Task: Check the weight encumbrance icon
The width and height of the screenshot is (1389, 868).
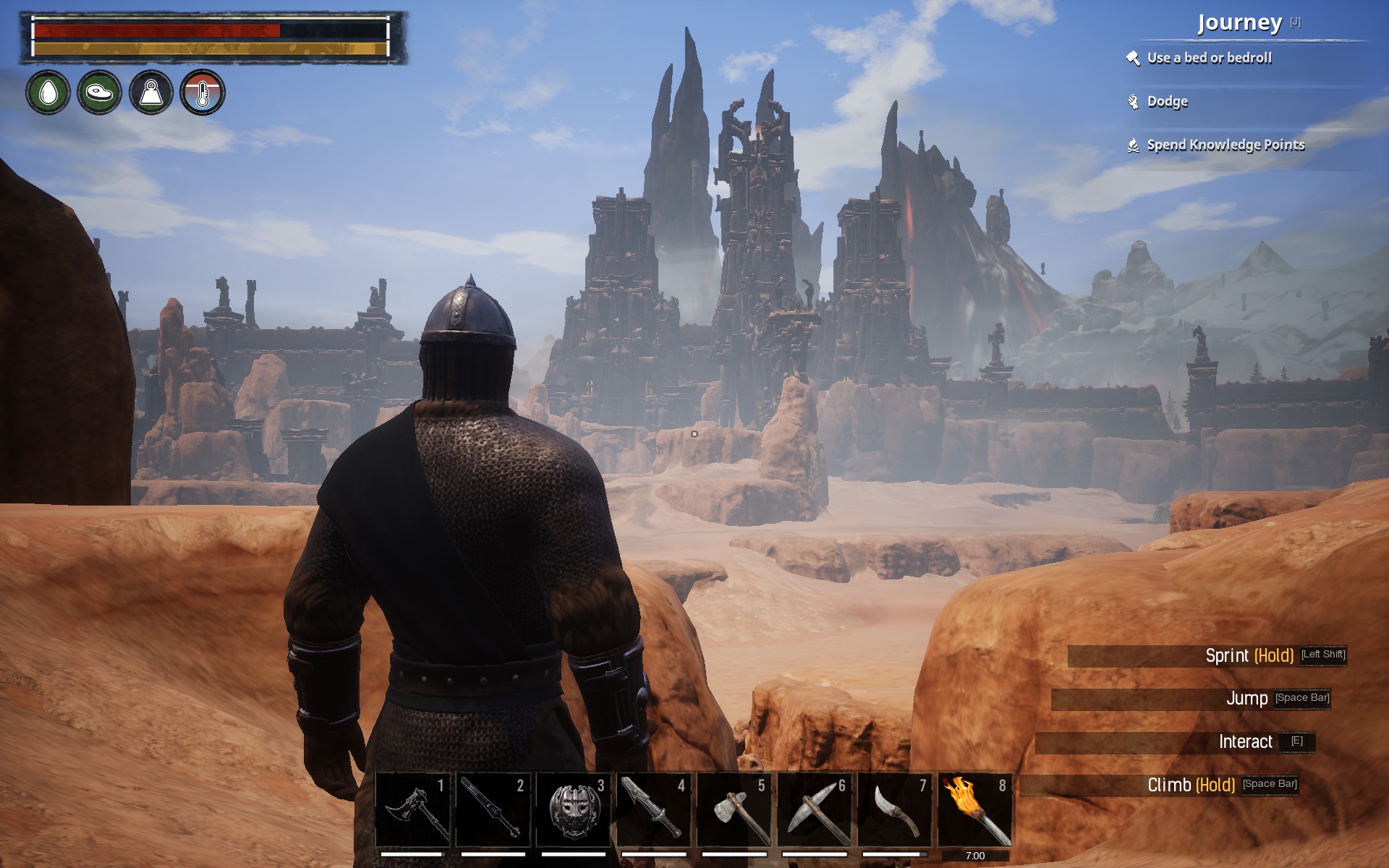Action: [150, 93]
